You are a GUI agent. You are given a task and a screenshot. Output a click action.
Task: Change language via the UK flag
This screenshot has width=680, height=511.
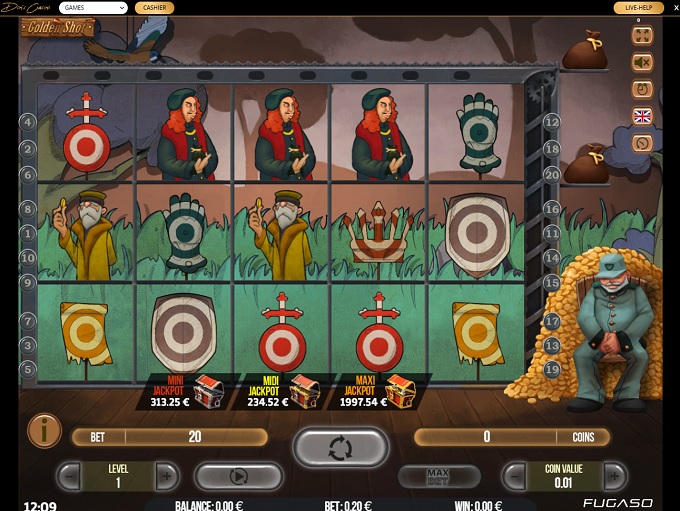[642, 116]
